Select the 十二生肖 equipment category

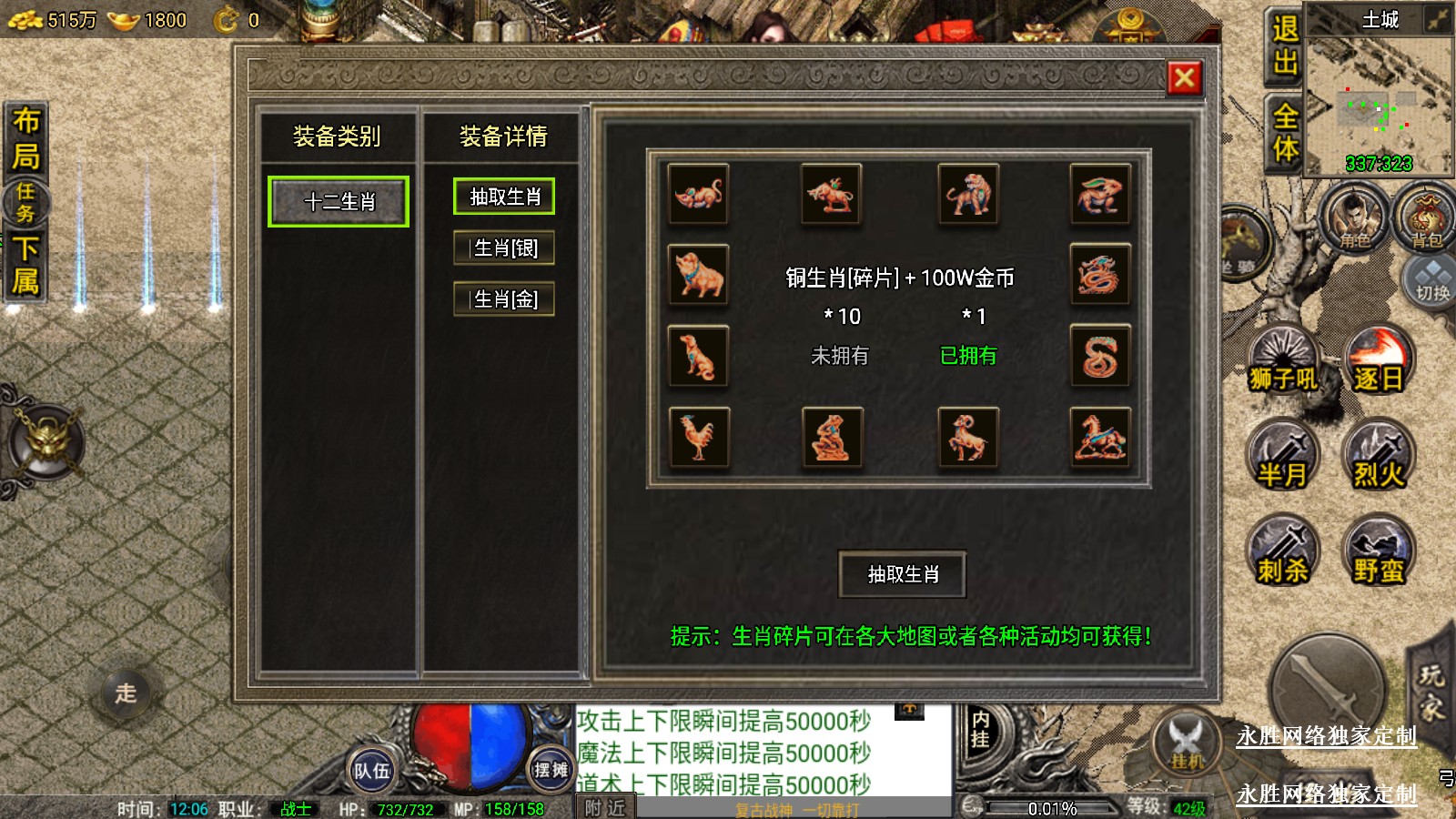pos(339,201)
